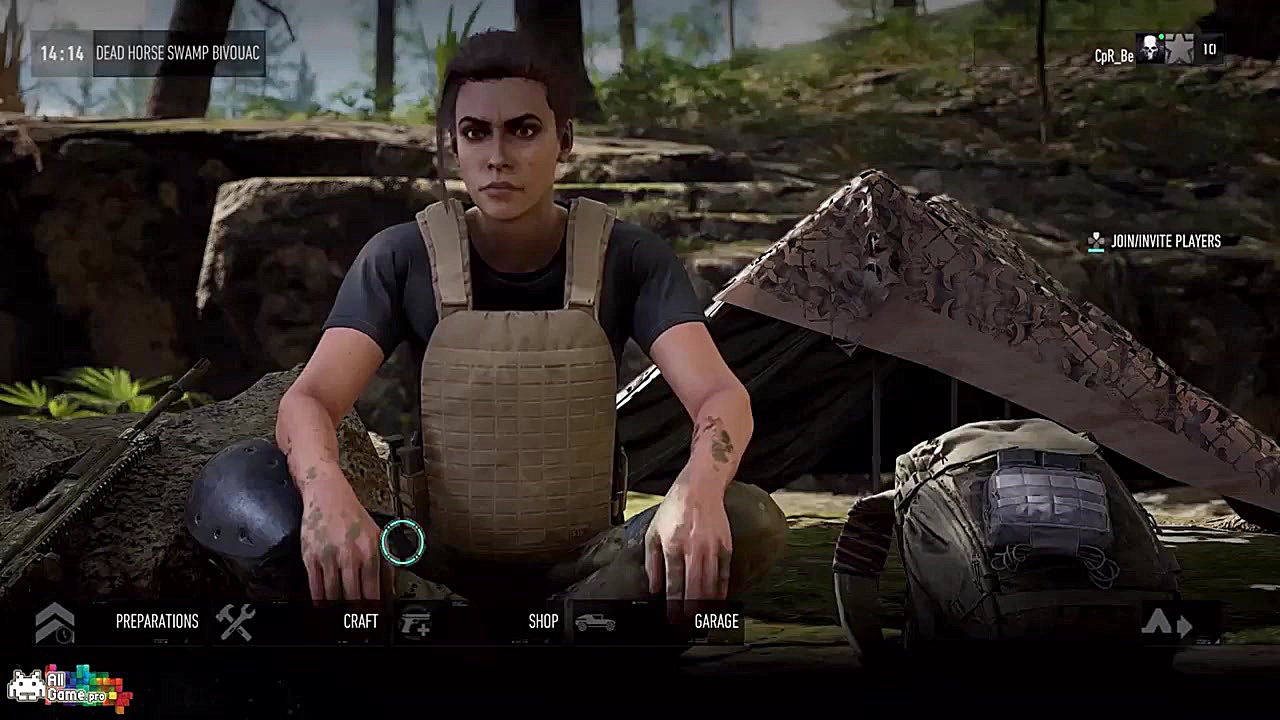Screen dimensions: 1280x720
Task: Click the SHOP label
Action: coord(543,620)
